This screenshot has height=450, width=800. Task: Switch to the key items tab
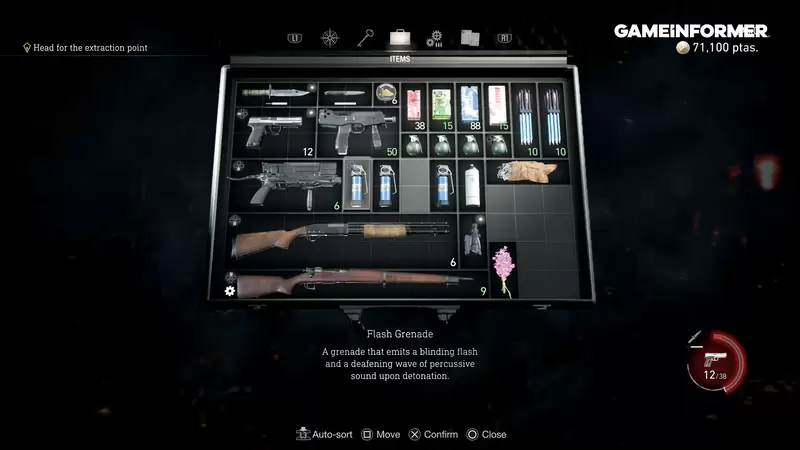(x=364, y=38)
